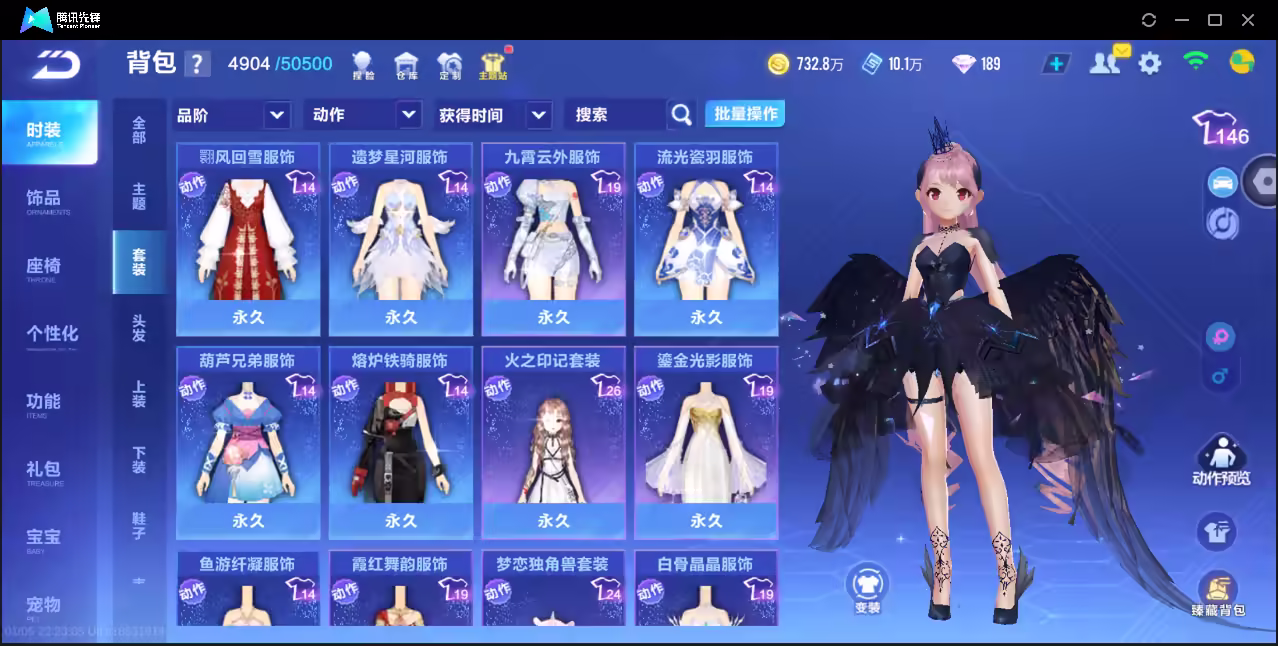1278x646 pixels.
Task: Select the 座椅 throne category
Action: click(45, 267)
